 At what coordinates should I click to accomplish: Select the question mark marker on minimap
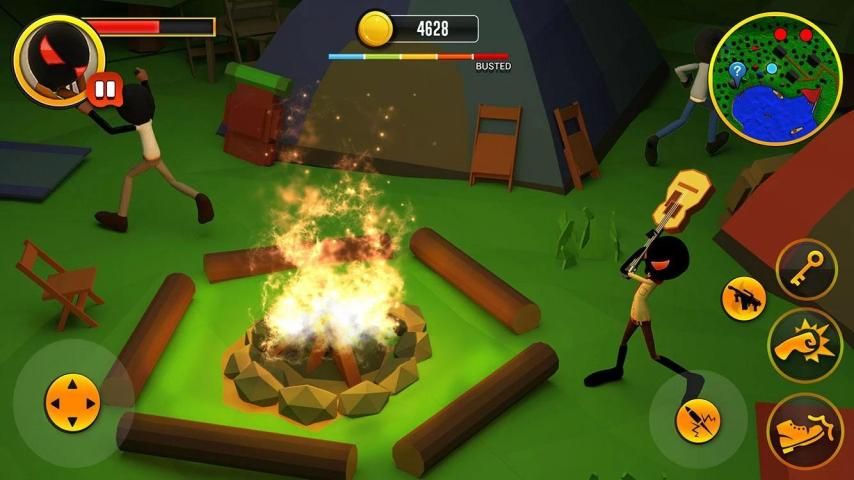pyautogui.click(x=737, y=70)
